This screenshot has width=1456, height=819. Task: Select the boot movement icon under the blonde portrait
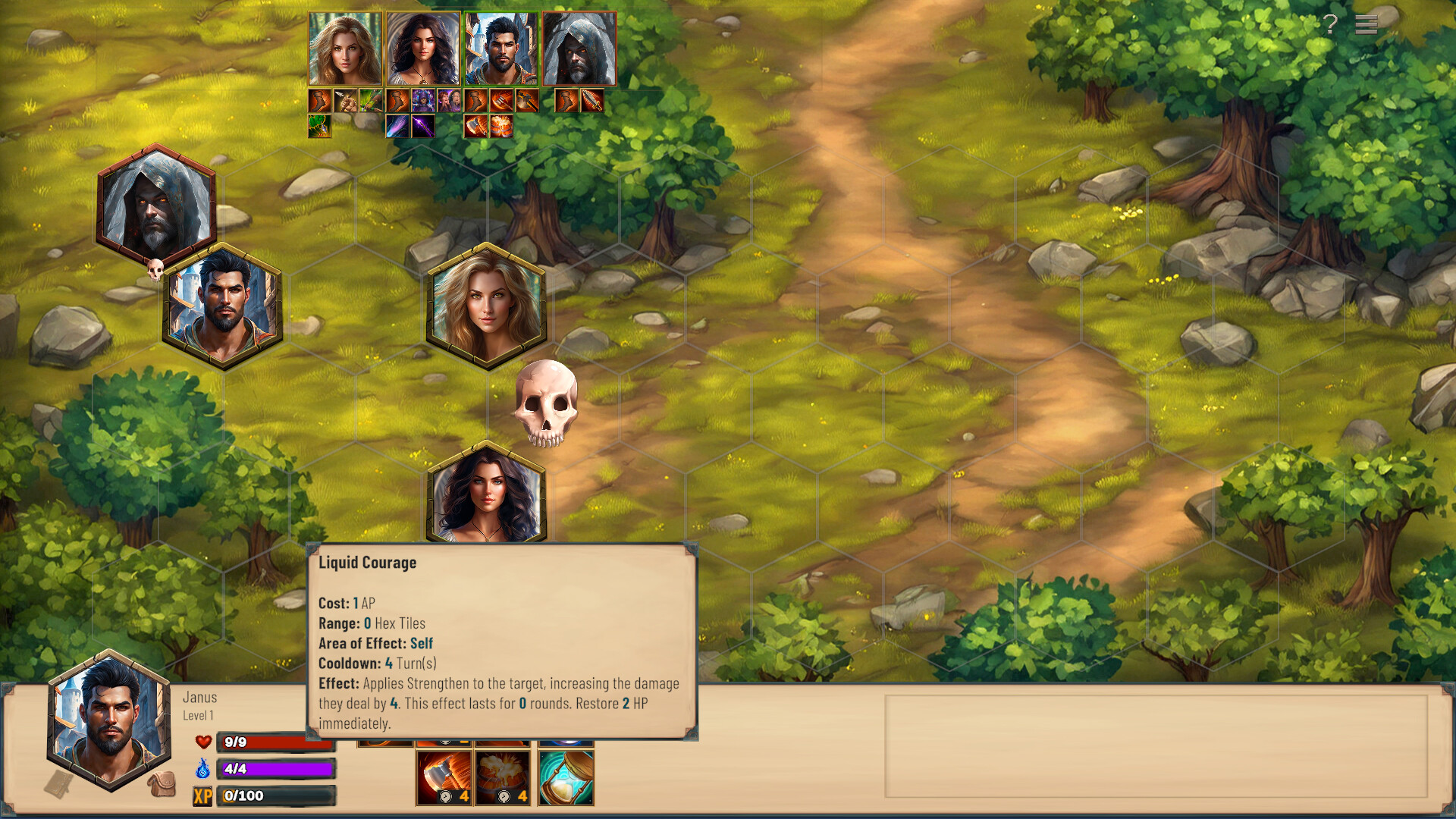[319, 101]
